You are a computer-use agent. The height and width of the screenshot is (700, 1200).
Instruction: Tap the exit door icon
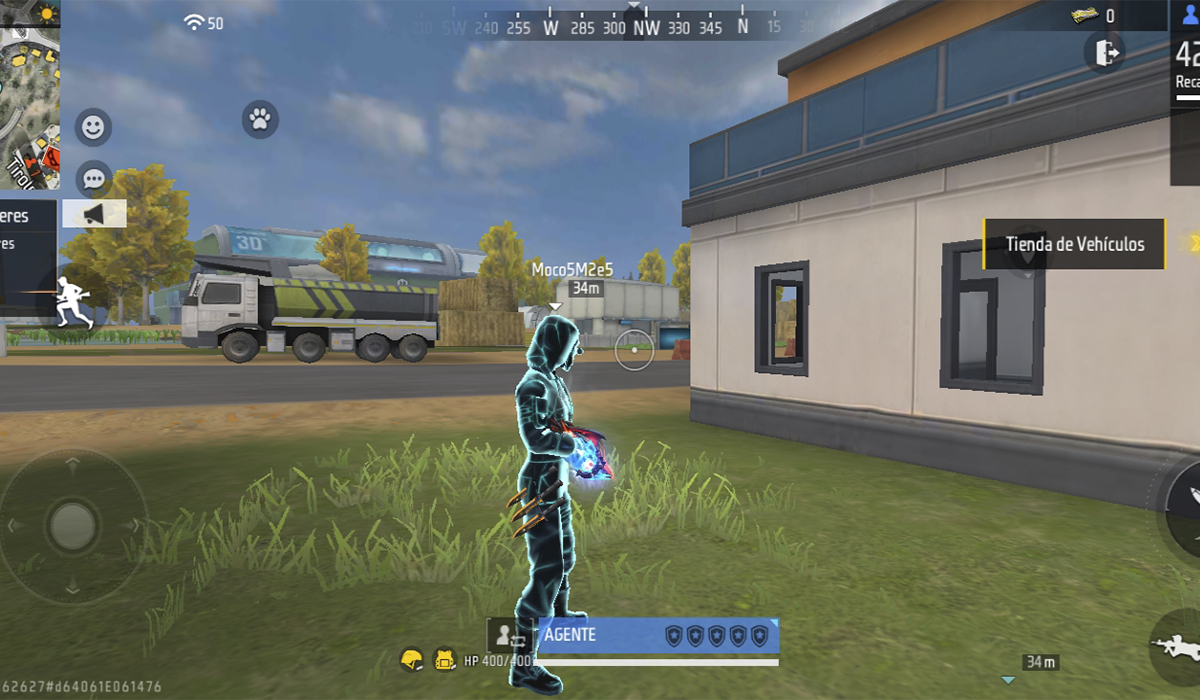pos(1105,52)
